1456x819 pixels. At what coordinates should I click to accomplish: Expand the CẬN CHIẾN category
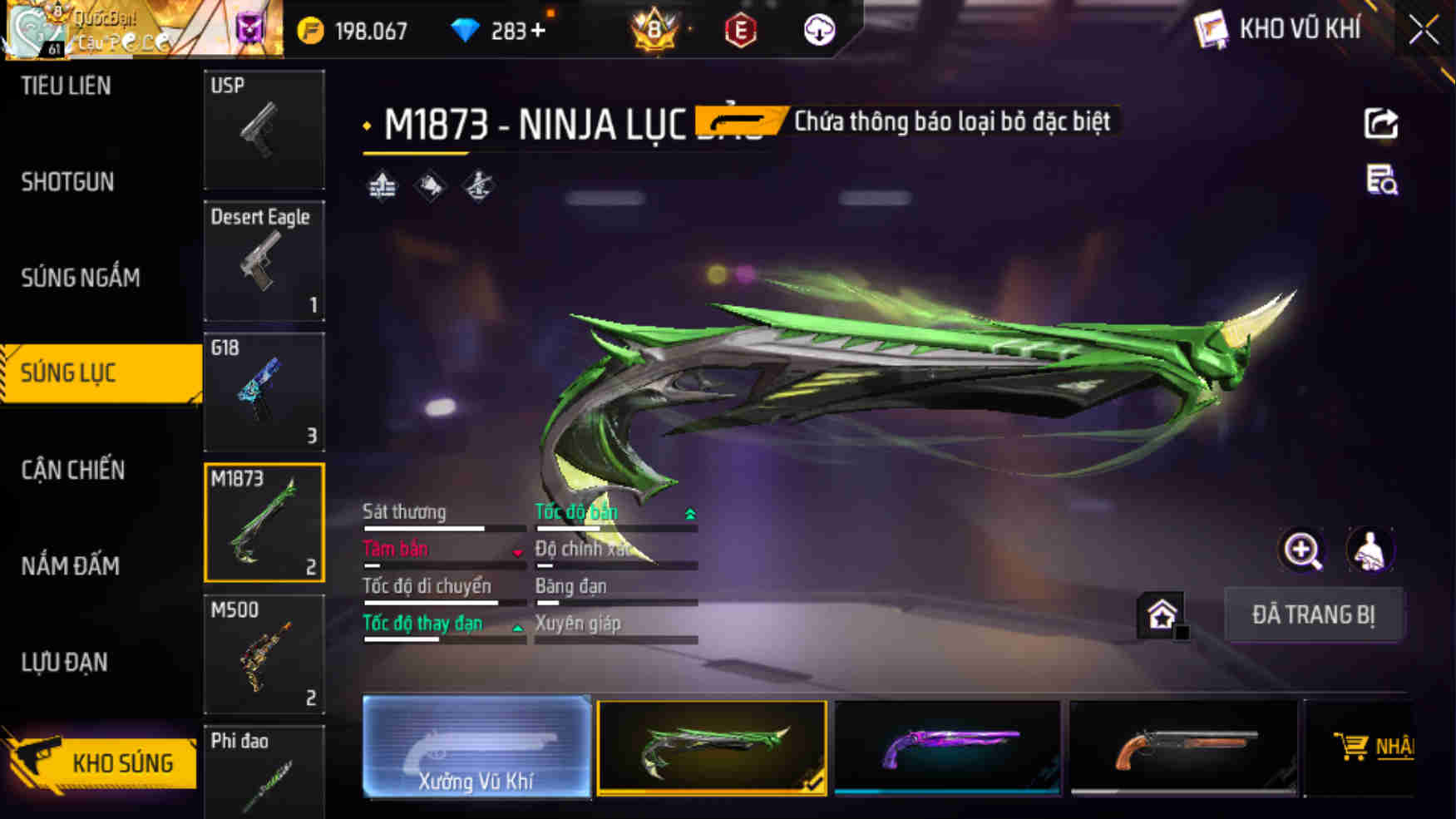[x=73, y=470]
